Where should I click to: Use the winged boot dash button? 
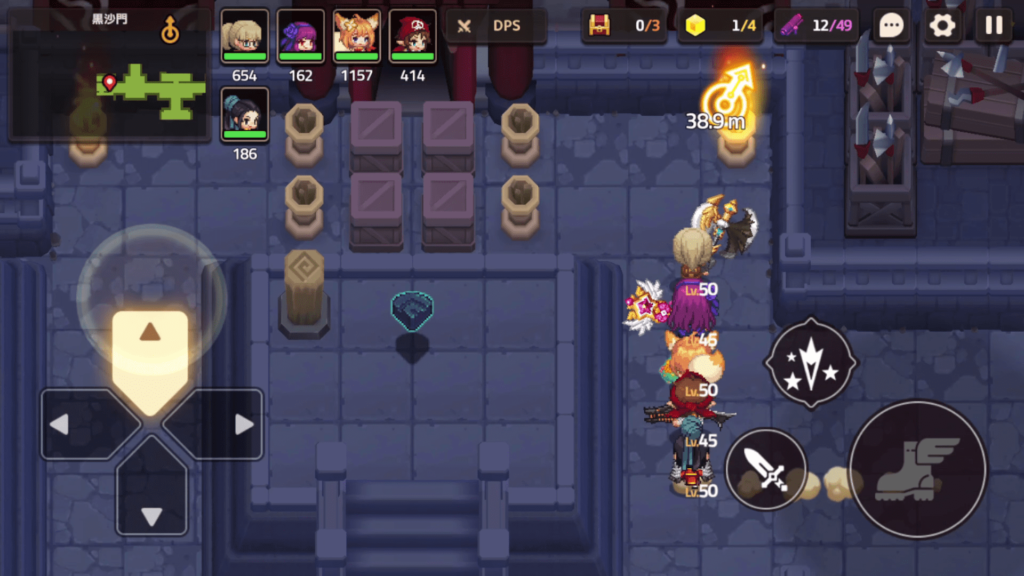[917, 469]
